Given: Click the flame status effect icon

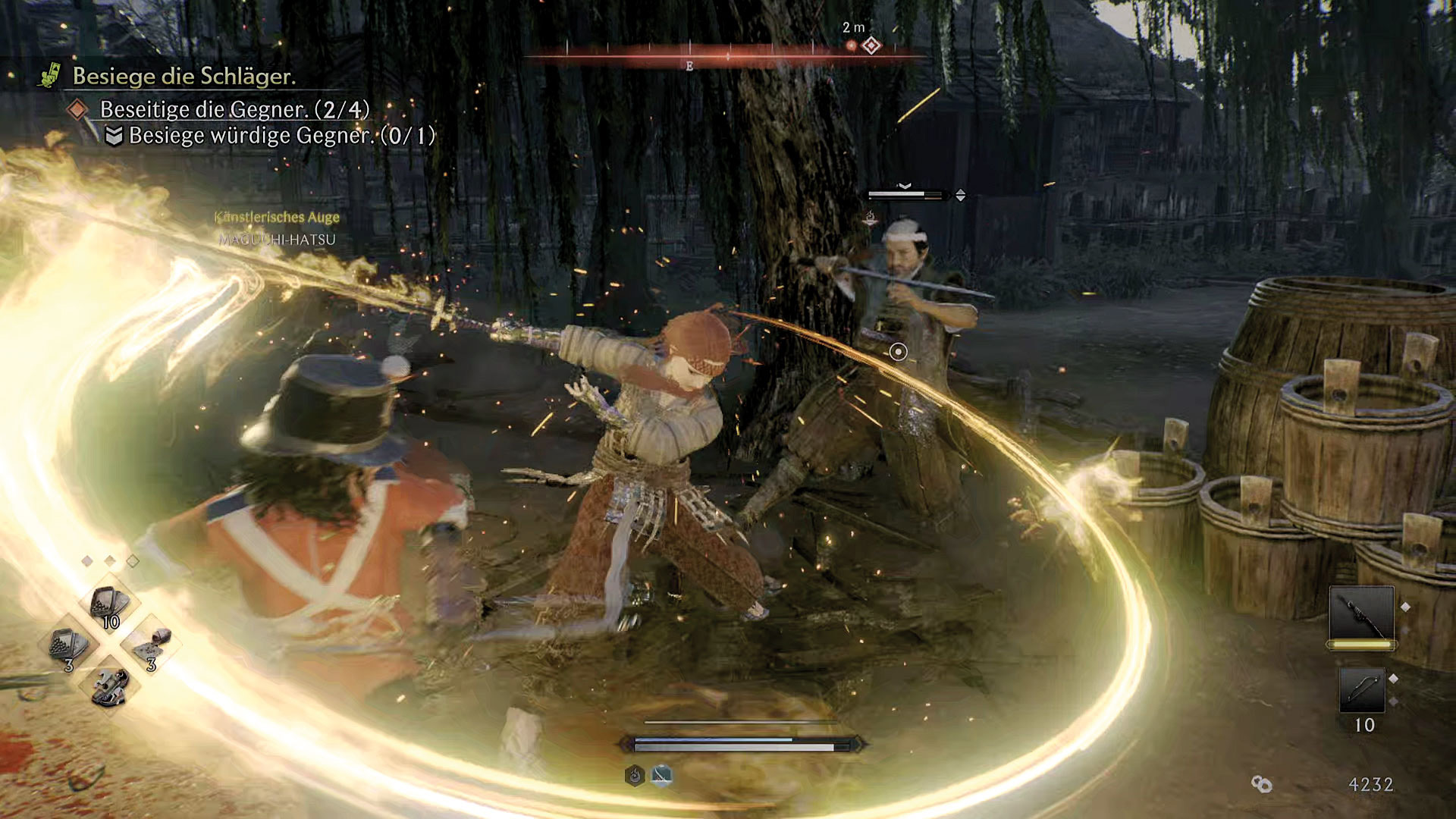Looking at the screenshot, I should 635,775.
